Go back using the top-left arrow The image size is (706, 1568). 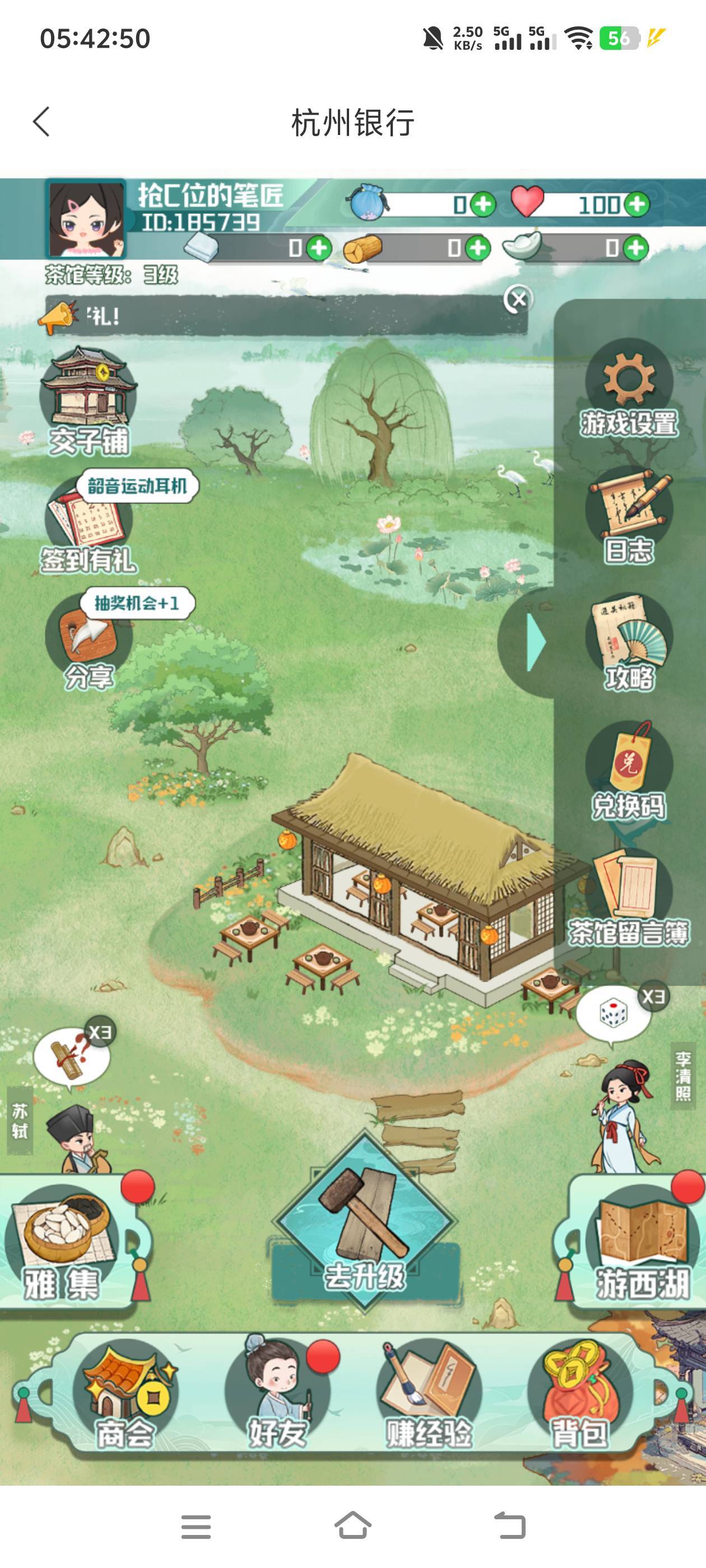[x=41, y=122]
